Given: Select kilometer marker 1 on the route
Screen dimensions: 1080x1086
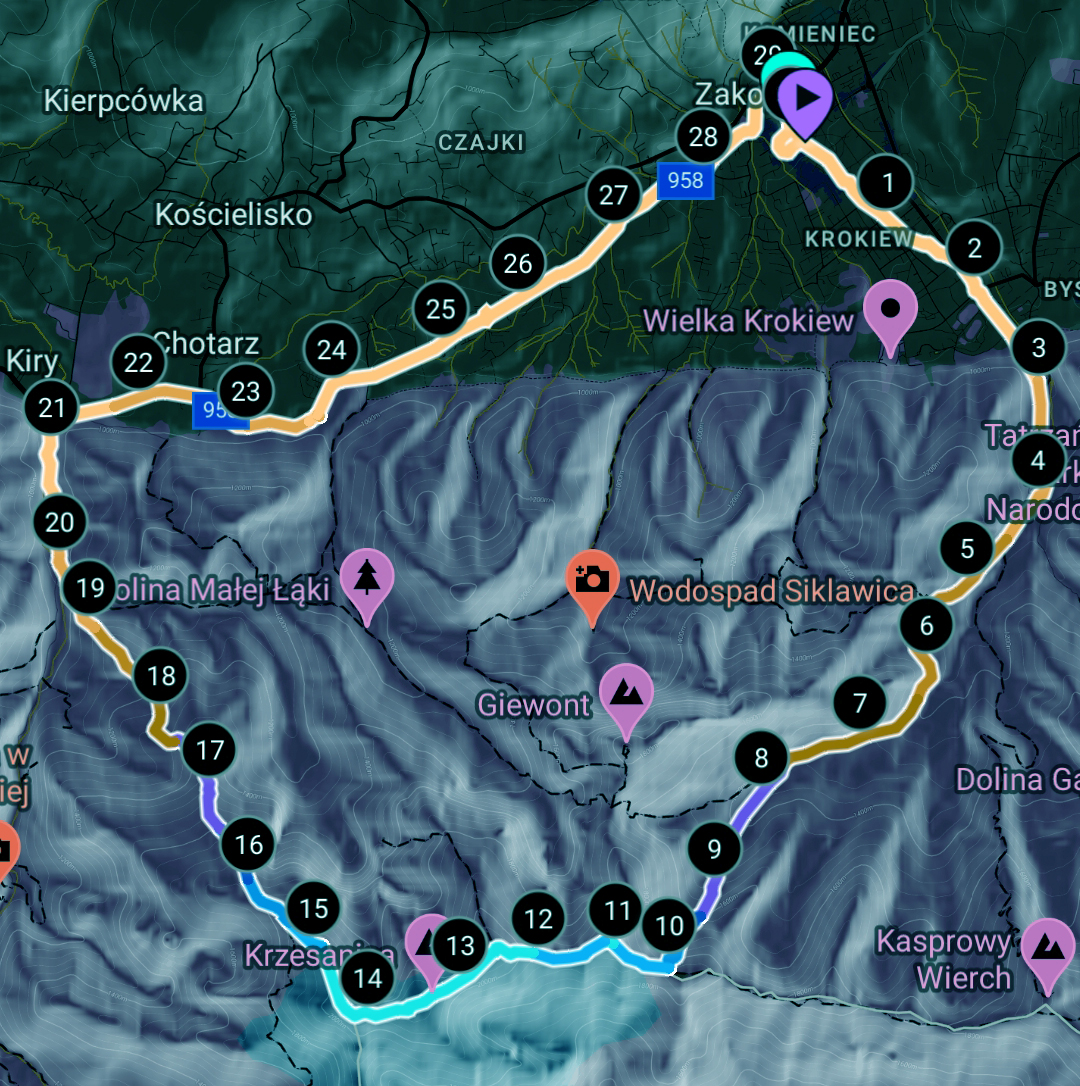Looking at the screenshot, I should pyautogui.click(x=887, y=183).
